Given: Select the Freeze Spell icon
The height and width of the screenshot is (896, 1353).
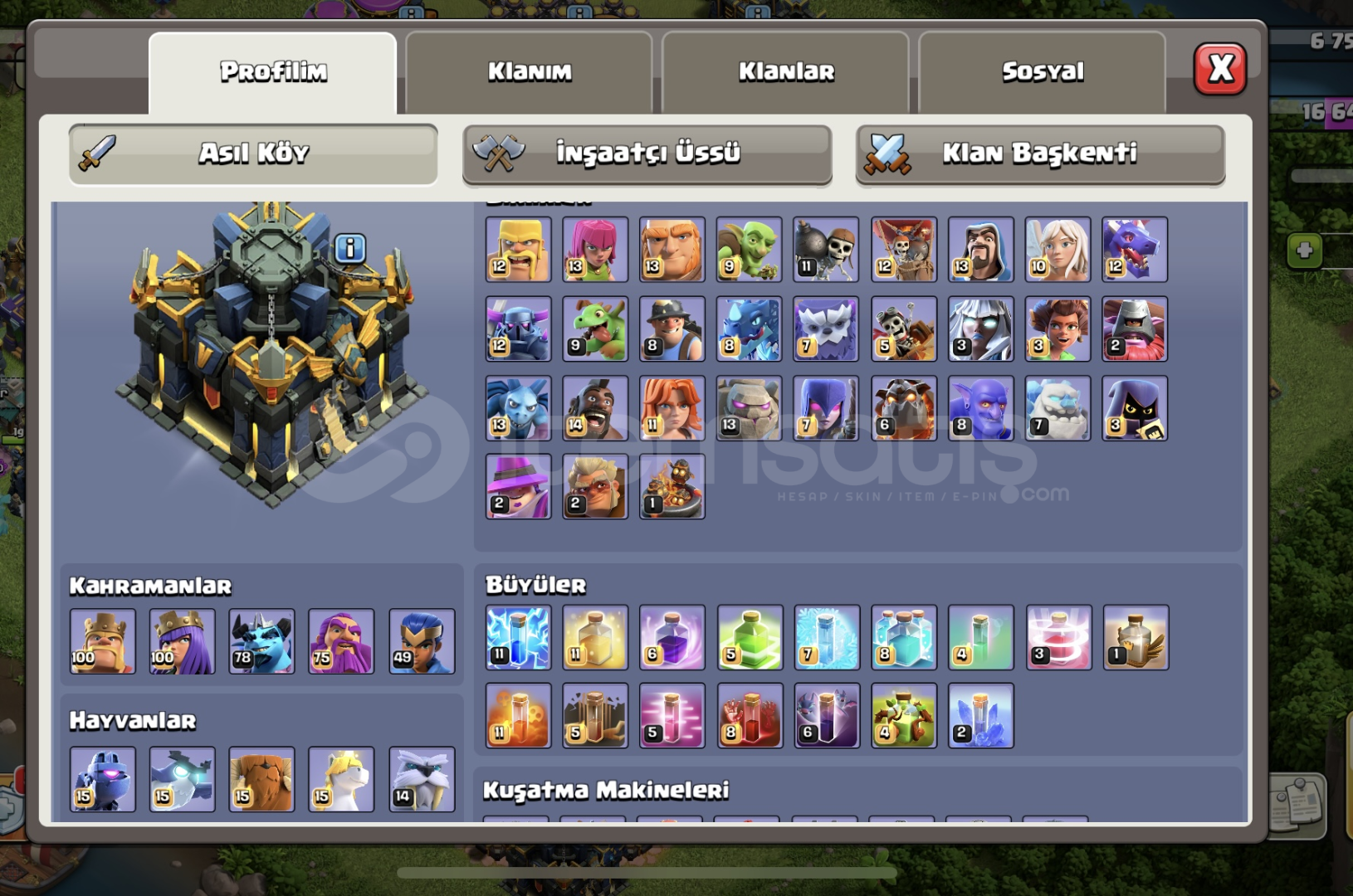Looking at the screenshot, I should click(825, 639).
